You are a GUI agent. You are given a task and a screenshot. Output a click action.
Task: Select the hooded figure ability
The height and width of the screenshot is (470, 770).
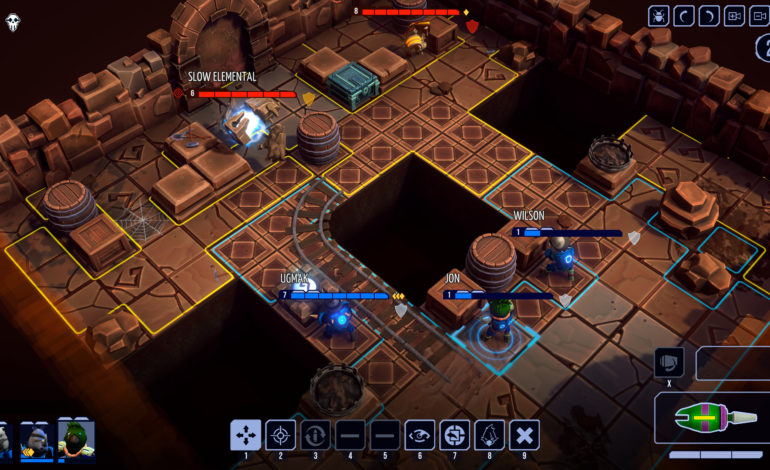click(490, 435)
